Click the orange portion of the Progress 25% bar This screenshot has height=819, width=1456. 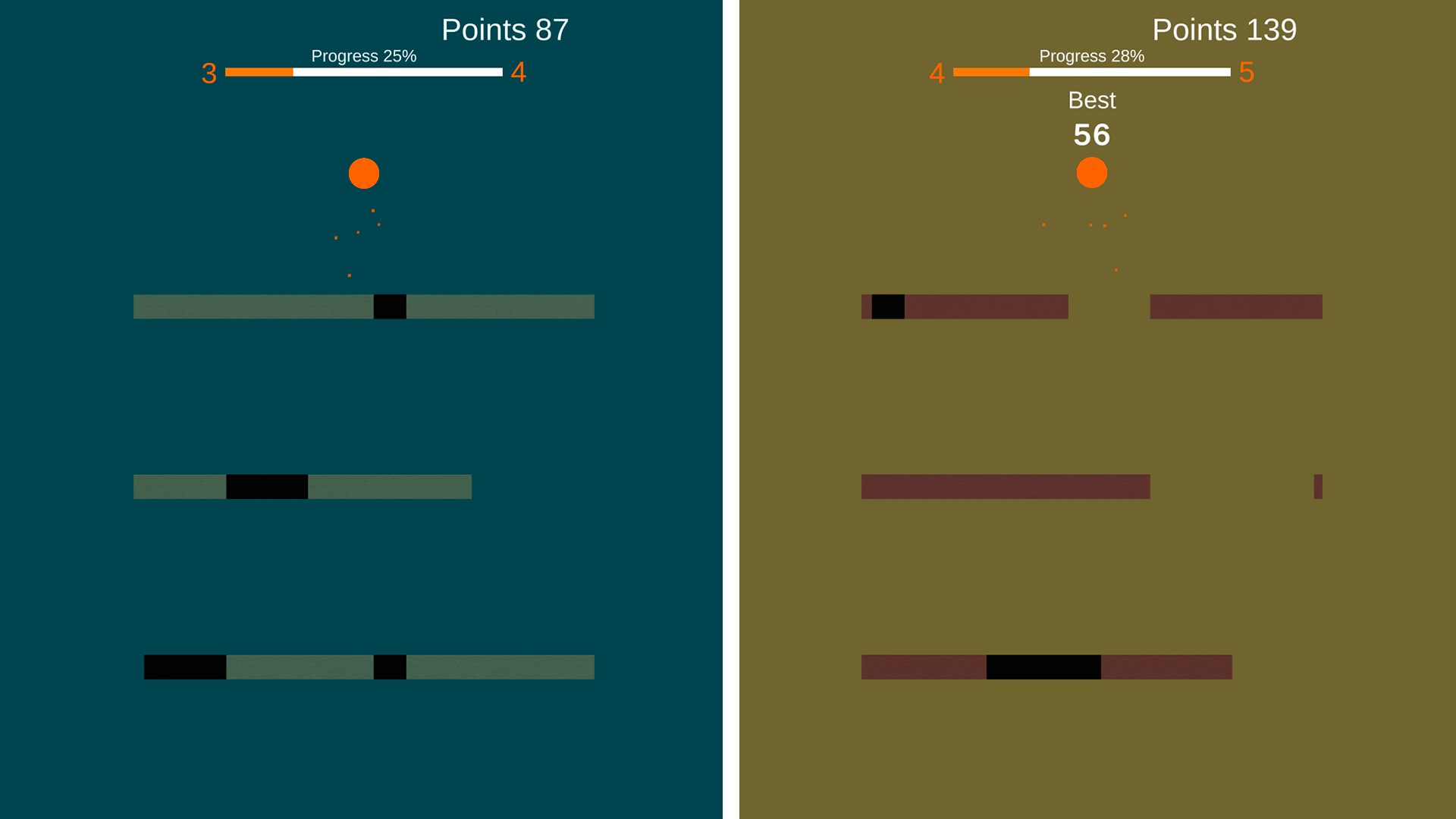click(258, 73)
